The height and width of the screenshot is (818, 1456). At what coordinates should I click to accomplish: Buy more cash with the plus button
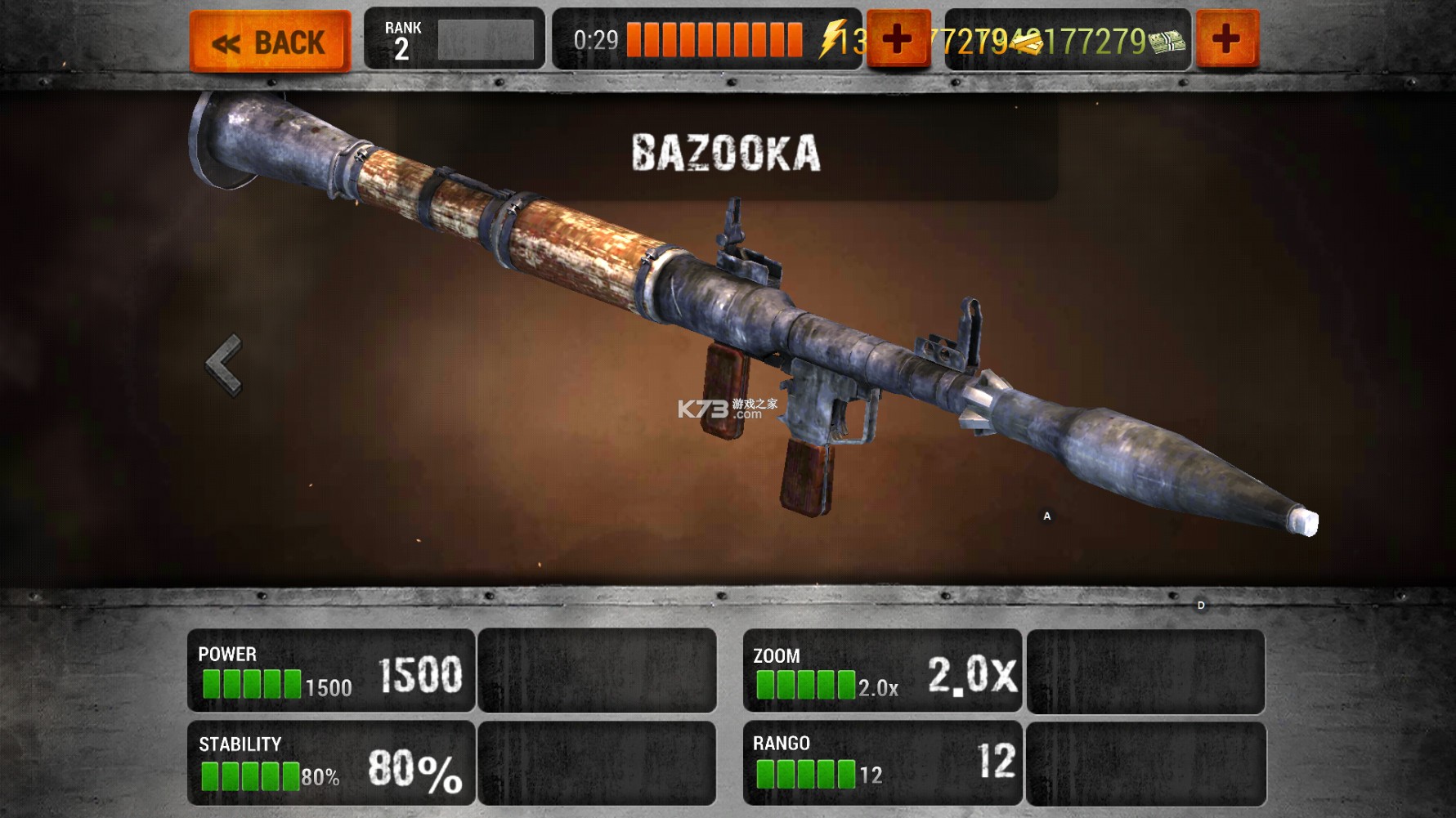click(x=1226, y=39)
